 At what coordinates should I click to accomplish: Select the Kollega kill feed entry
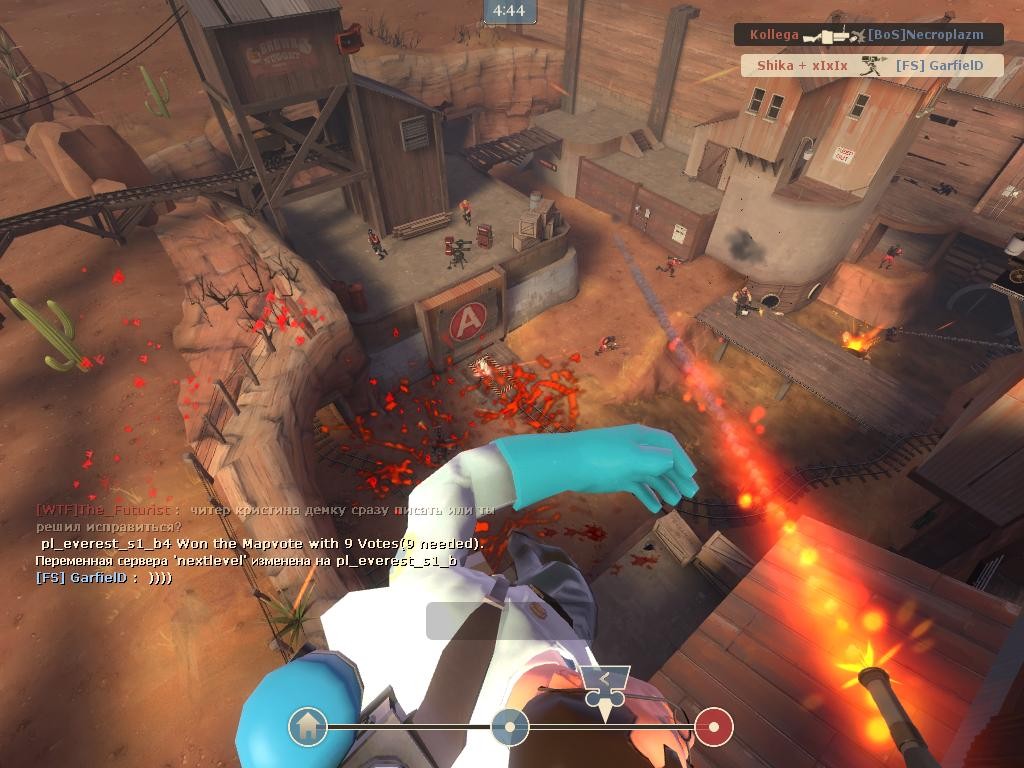tap(868, 35)
